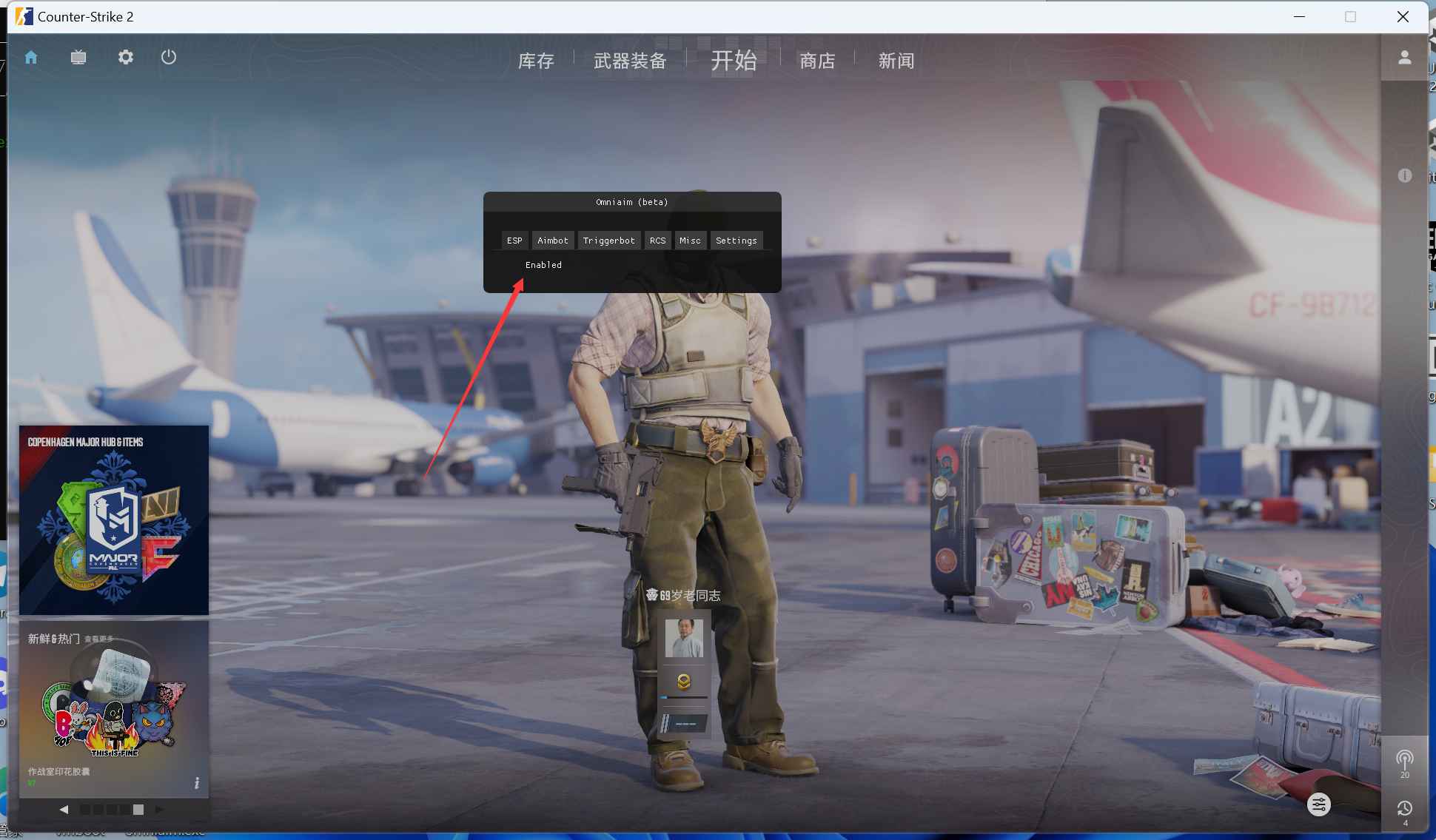Click the info icon on the sticker capsule card
This screenshot has width=1436, height=840.
[196, 782]
